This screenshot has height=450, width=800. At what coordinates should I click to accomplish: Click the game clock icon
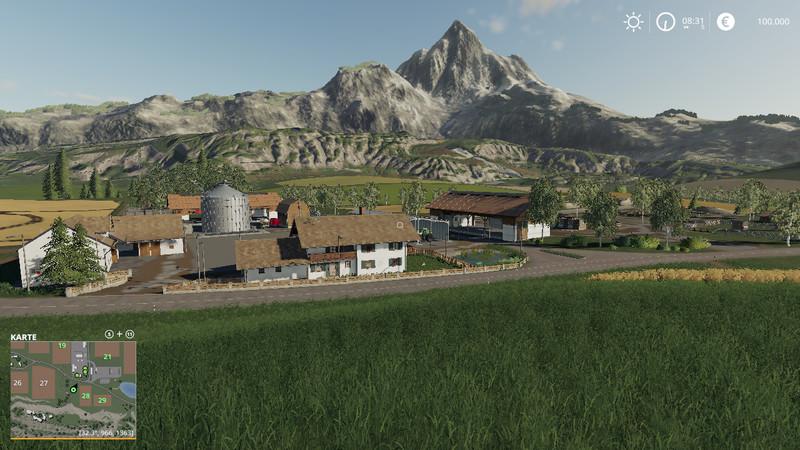(665, 21)
